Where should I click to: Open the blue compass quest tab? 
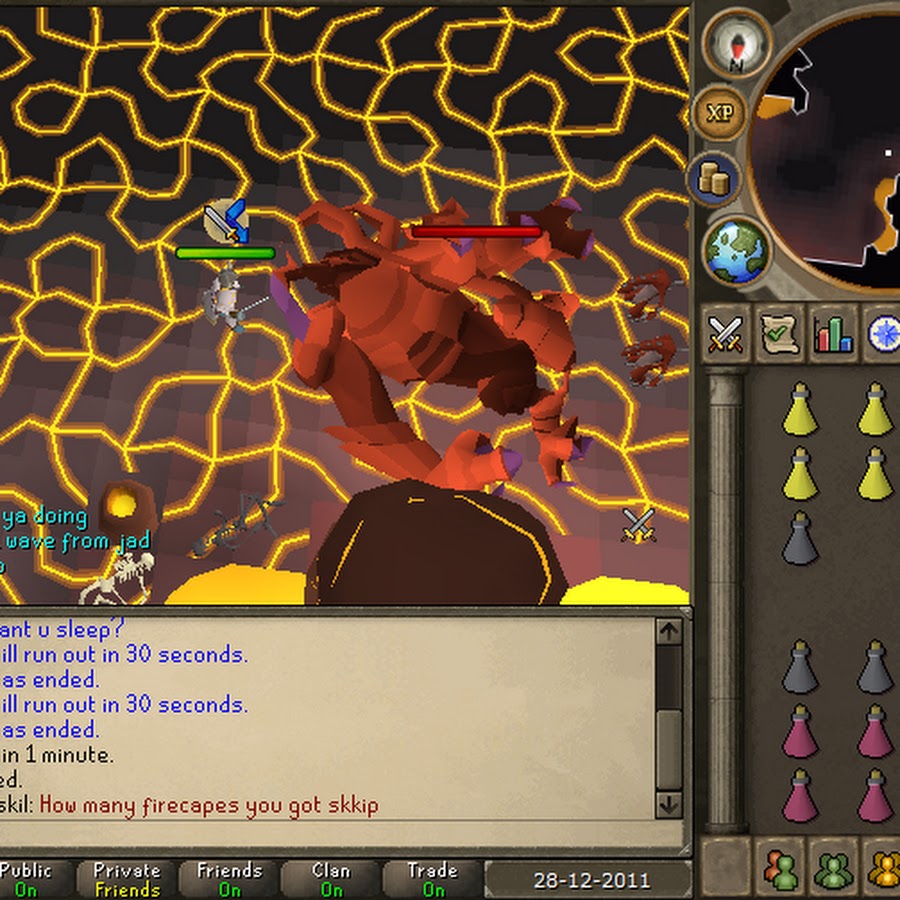[x=882, y=334]
